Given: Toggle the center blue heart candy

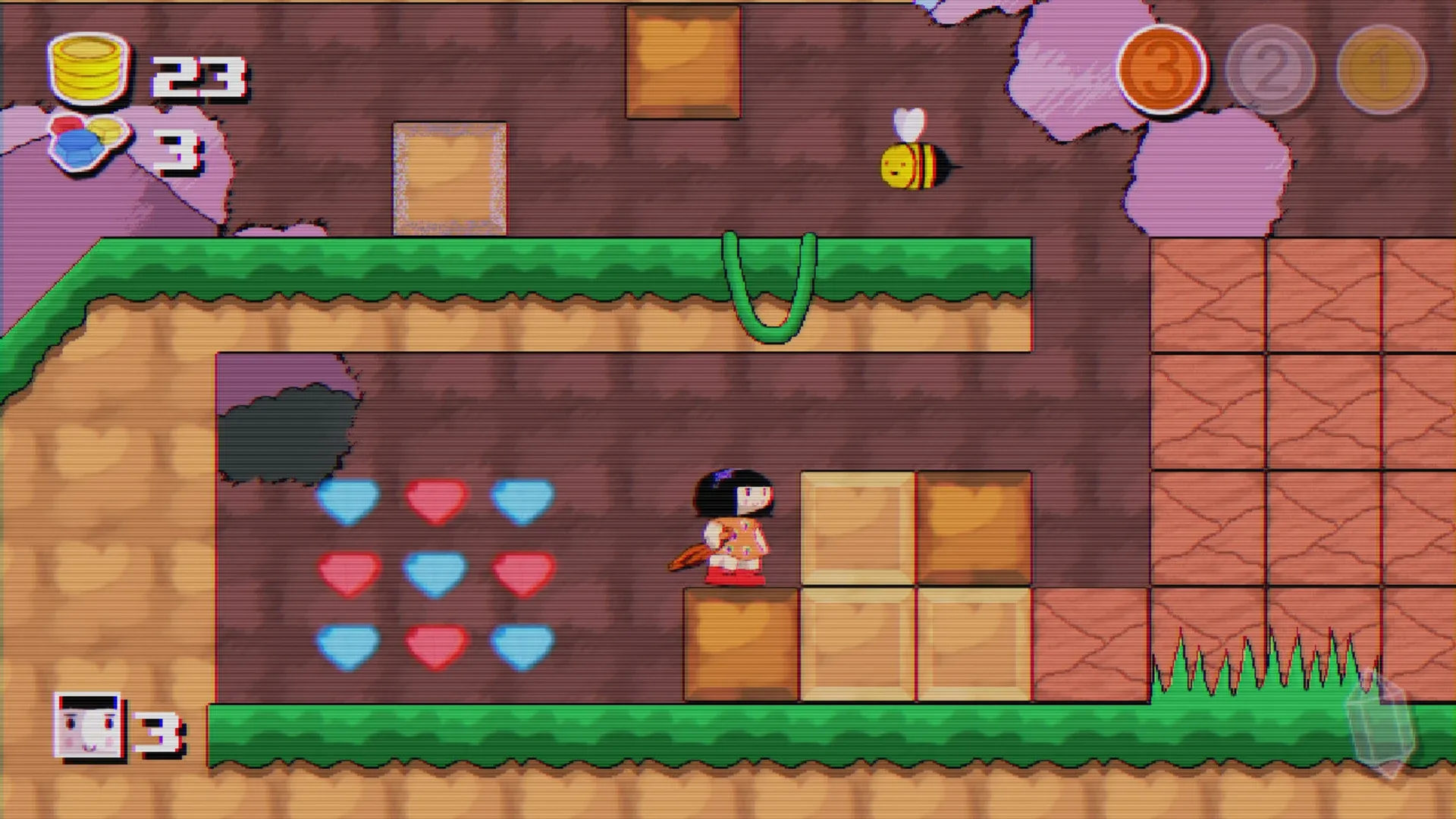Looking at the screenshot, I should [436, 573].
